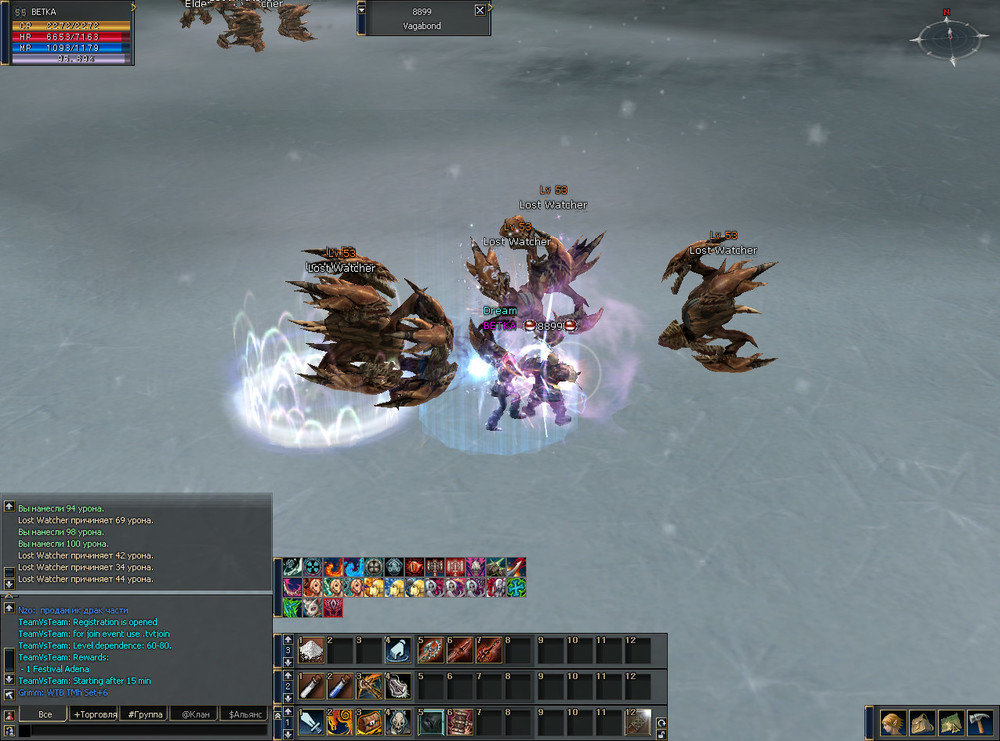Switch to the +Торговля chat tab
Screen dimensions: 1000x741
point(95,714)
